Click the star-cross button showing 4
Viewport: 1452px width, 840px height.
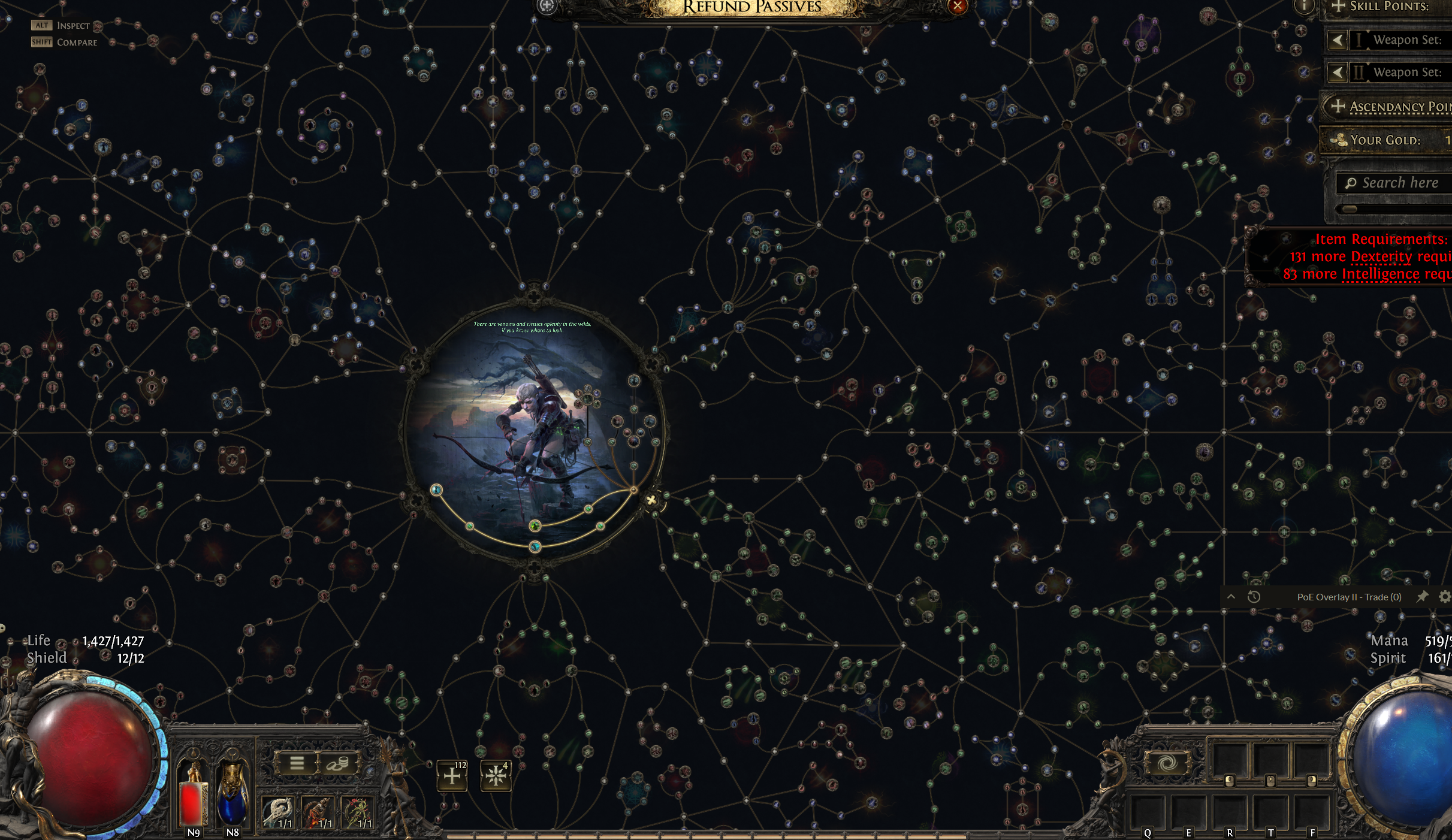[x=496, y=776]
